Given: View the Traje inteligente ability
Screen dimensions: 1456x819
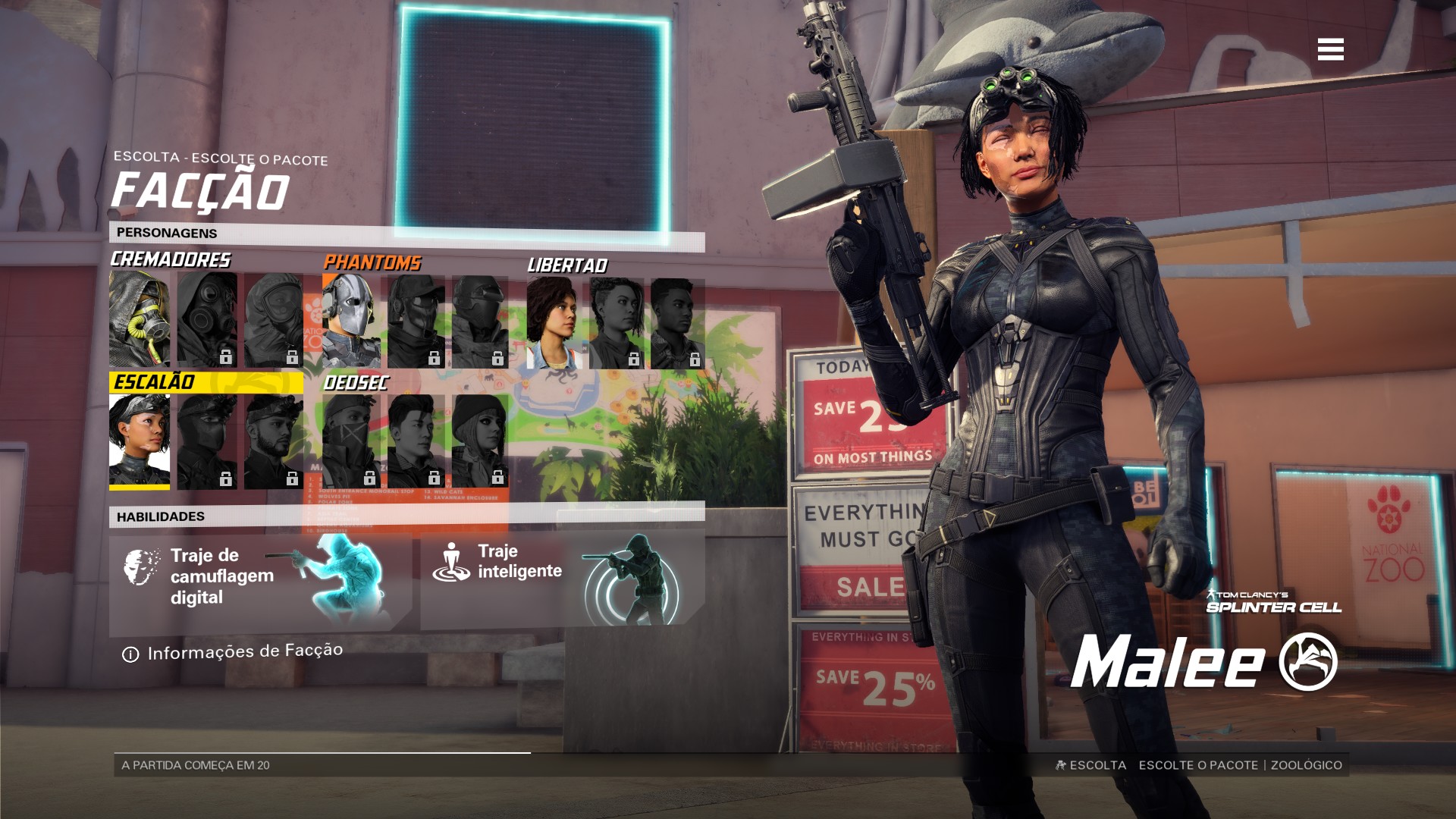Looking at the screenshot, I should coord(562,579).
